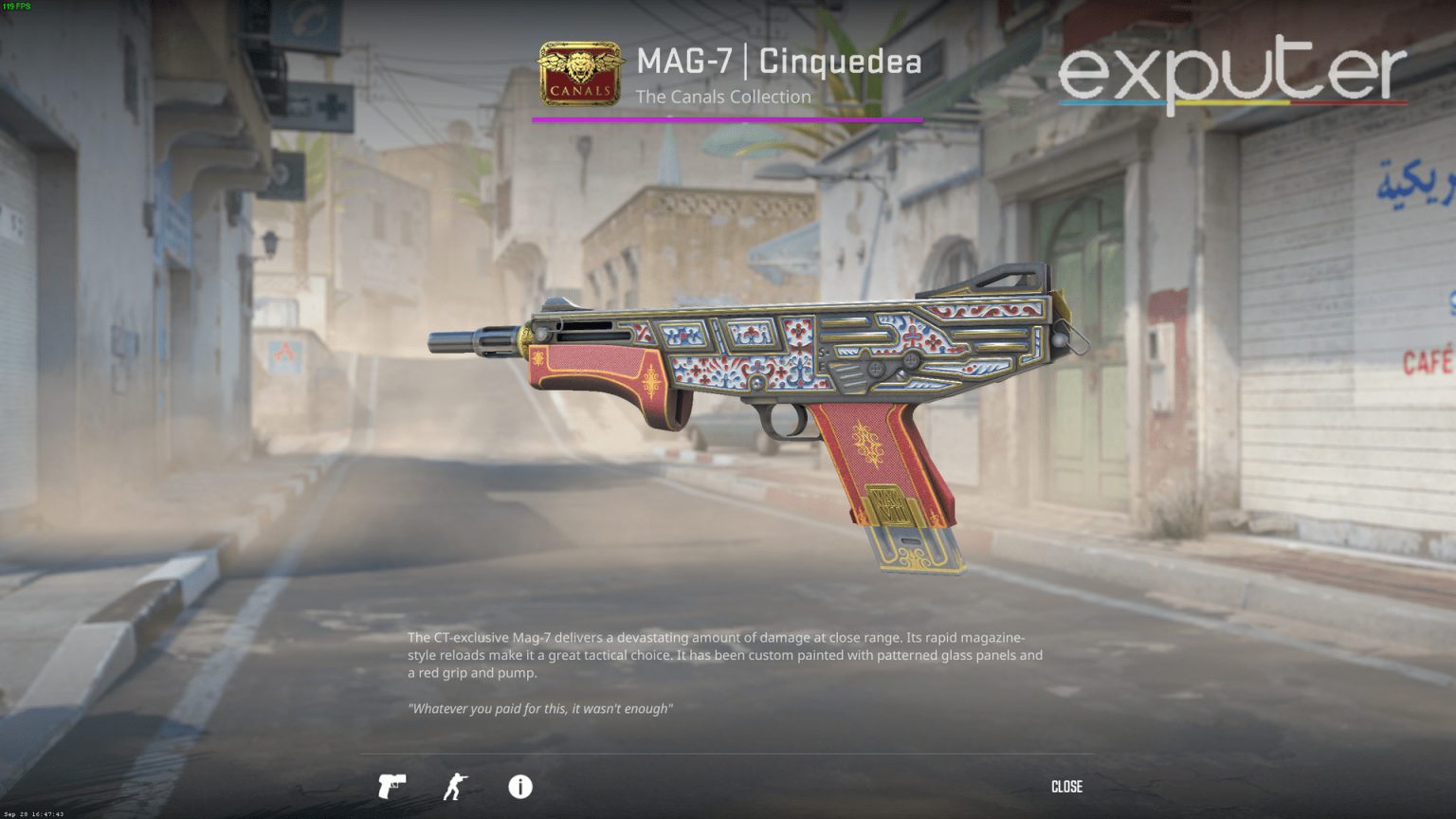Click the skin flavor text quote
The width and height of the screenshot is (1456, 819).
coord(540,706)
